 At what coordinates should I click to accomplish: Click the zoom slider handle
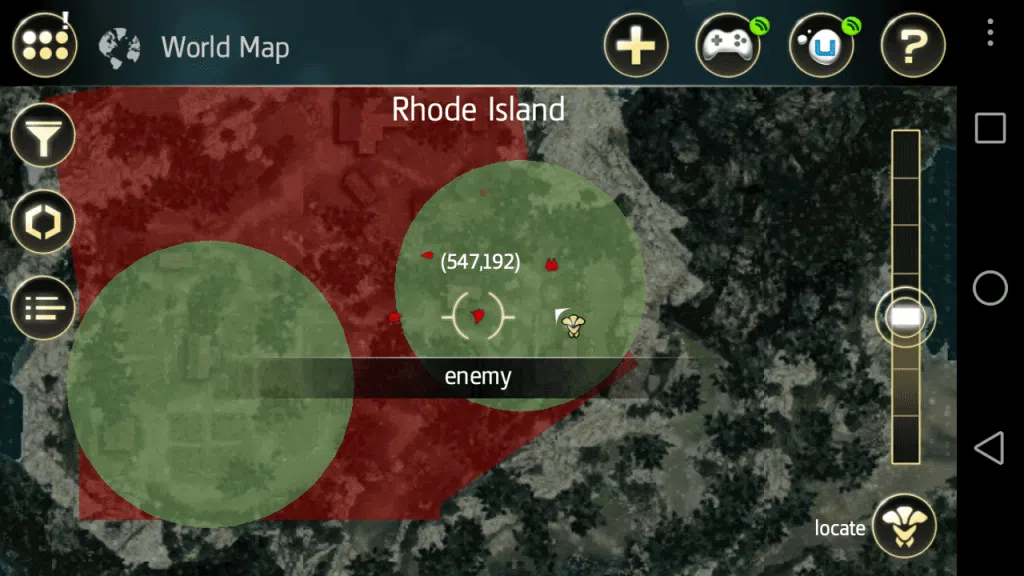click(906, 317)
